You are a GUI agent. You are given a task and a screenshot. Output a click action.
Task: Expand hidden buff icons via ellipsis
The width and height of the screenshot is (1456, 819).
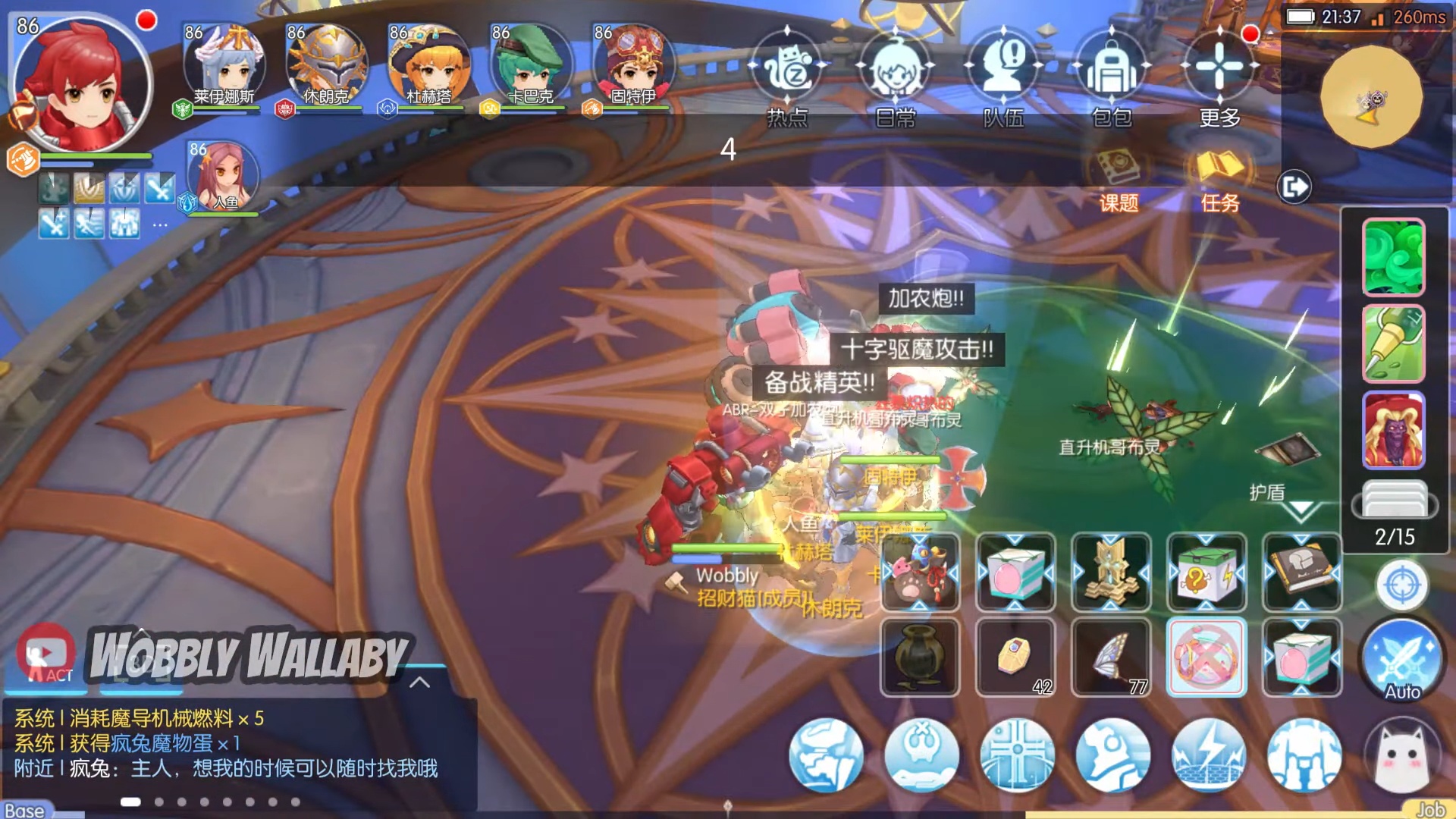point(160,224)
